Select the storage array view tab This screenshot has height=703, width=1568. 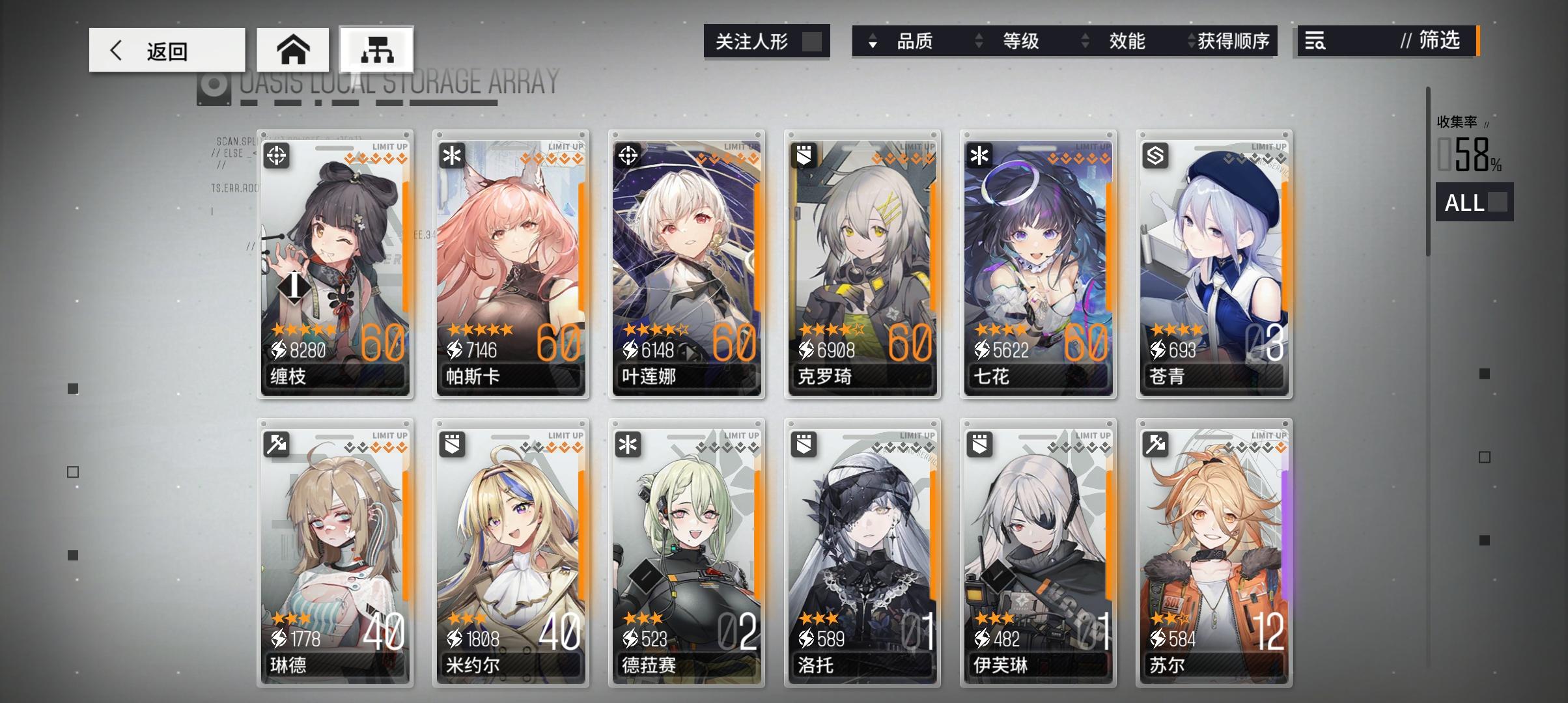click(x=376, y=48)
